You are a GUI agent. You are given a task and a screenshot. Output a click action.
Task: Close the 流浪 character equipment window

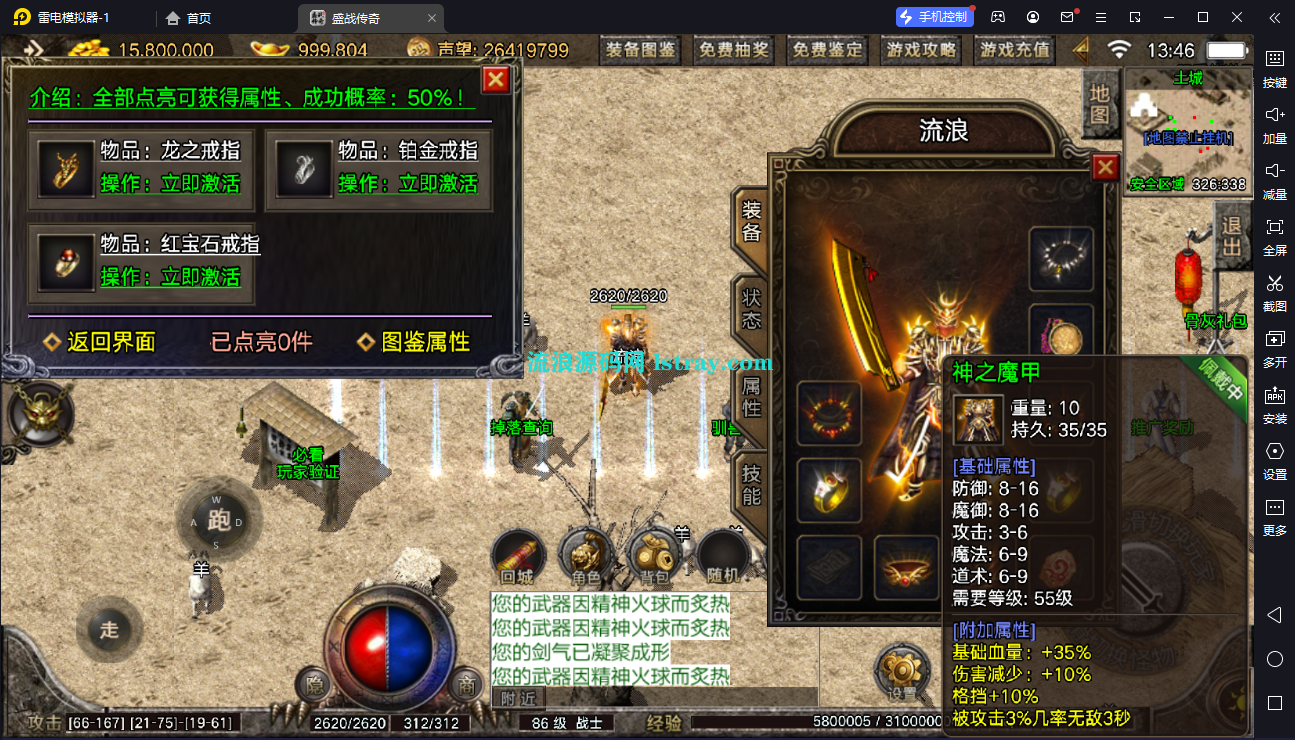pyautogui.click(x=1105, y=168)
